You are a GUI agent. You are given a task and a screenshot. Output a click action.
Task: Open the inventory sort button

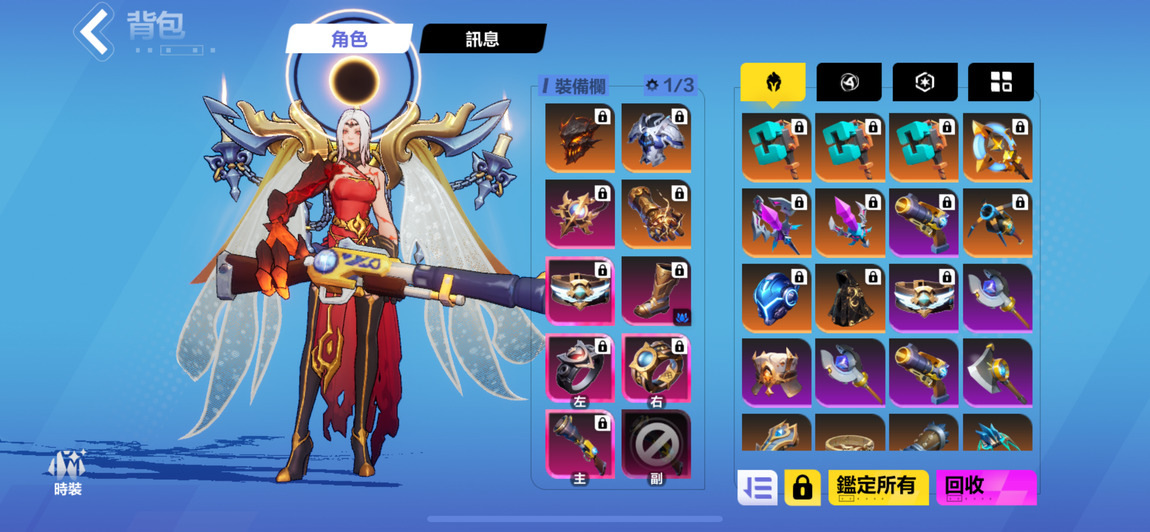[x=757, y=487]
